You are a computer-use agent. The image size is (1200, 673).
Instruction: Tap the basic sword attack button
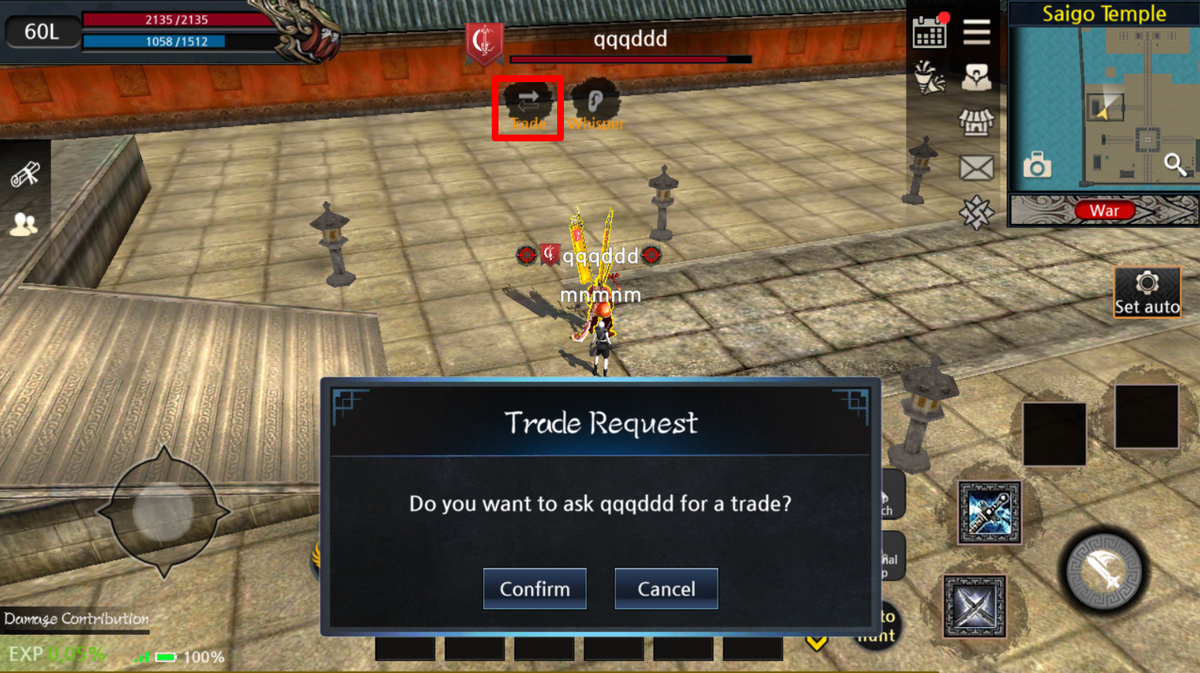(x=1104, y=571)
